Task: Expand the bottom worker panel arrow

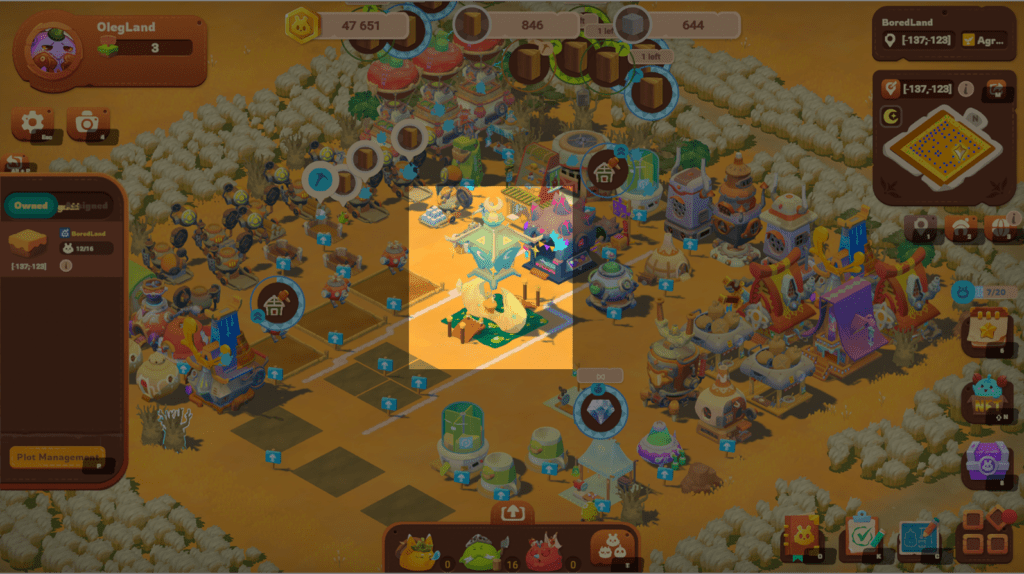Action: coord(512,512)
